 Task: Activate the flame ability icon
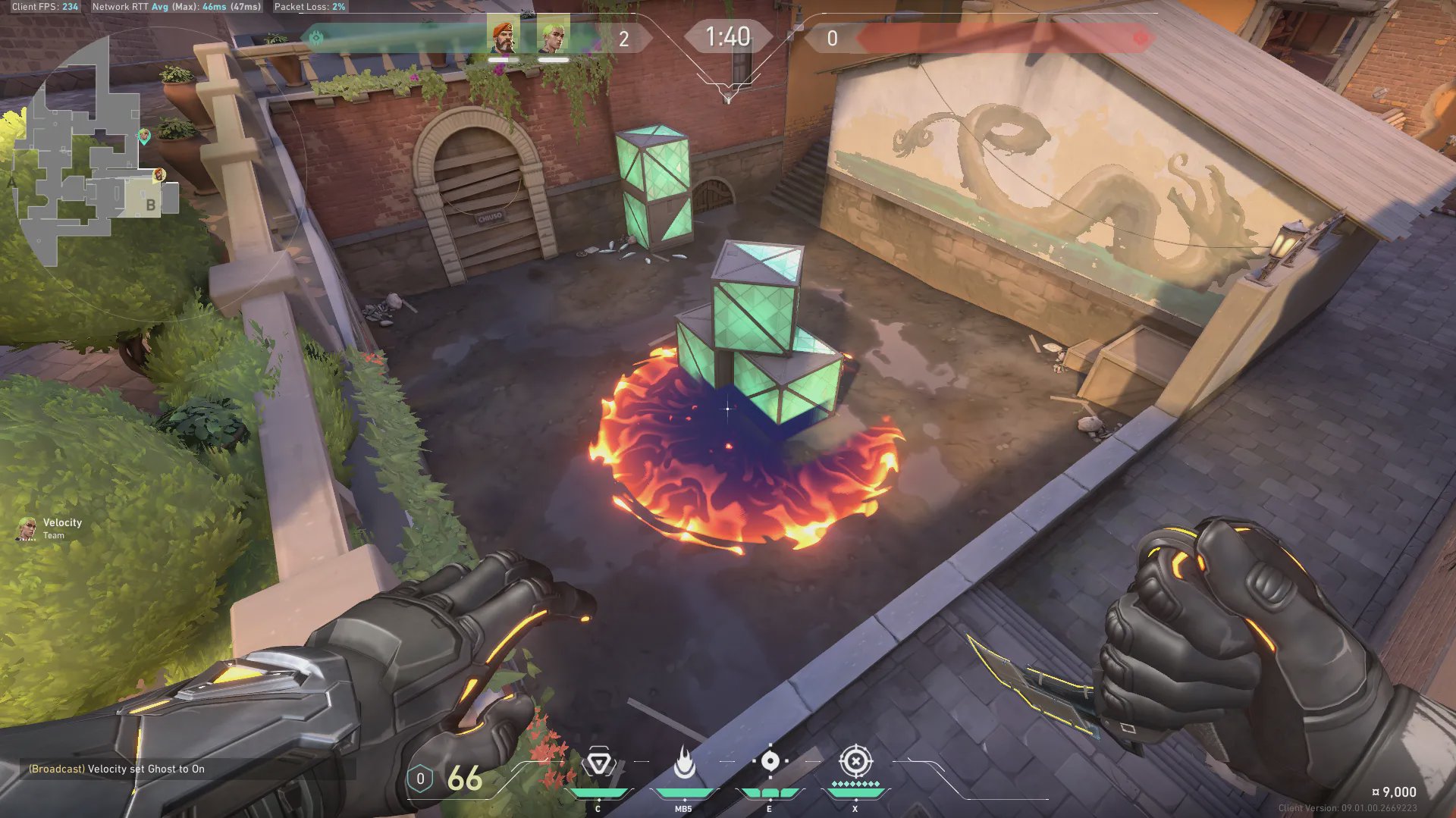(684, 763)
